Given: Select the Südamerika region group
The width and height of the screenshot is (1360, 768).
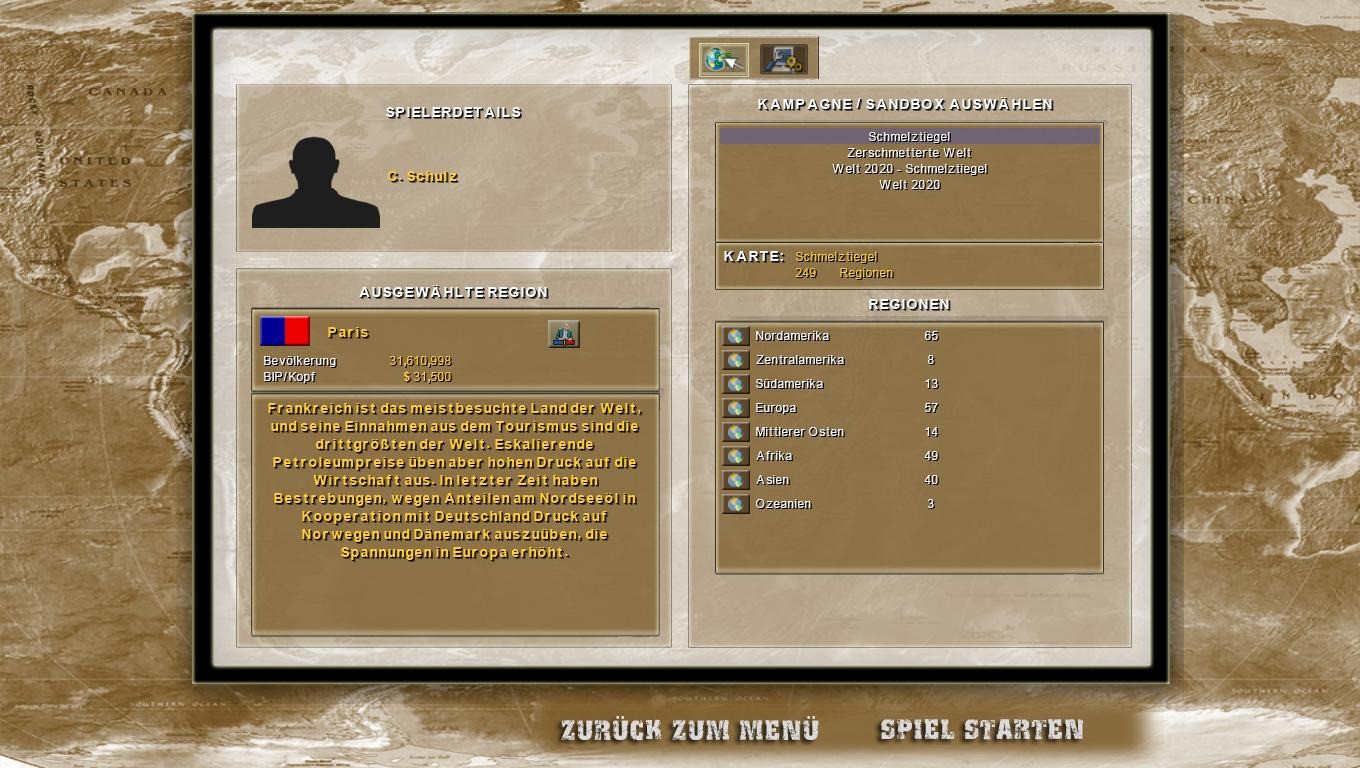Looking at the screenshot, I should (736, 385).
